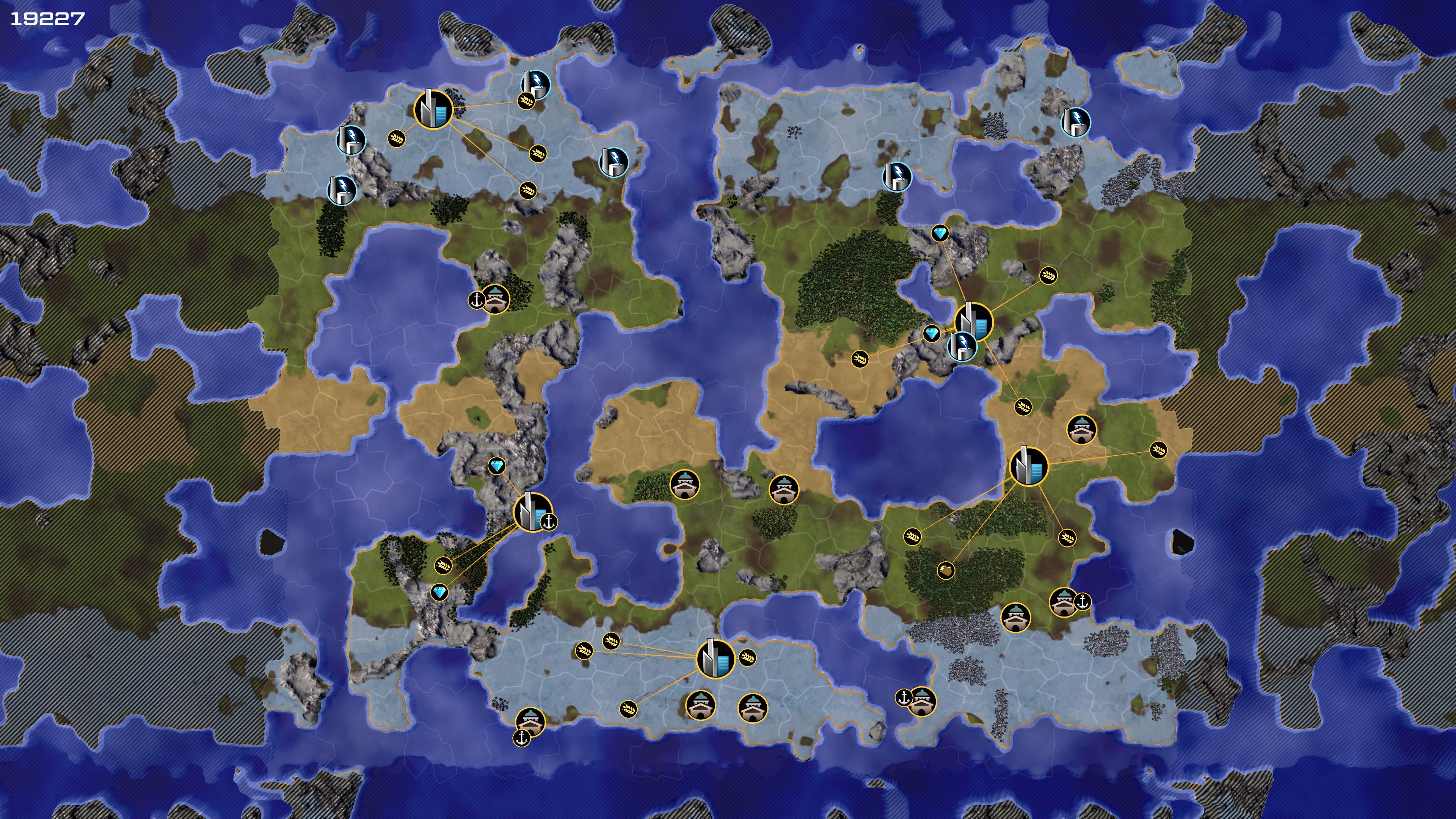Click the anchor badge on the skyscraper city

click(x=548, y=522)
